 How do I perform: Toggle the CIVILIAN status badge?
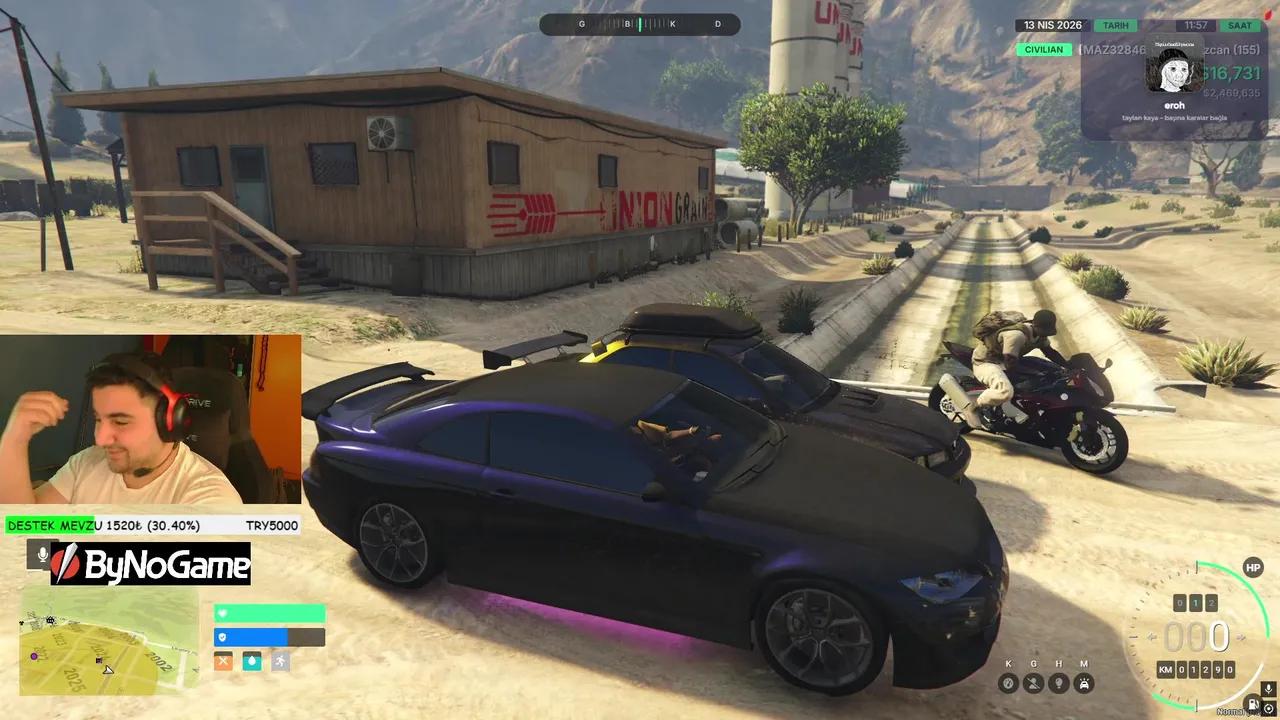(1044, 49)
